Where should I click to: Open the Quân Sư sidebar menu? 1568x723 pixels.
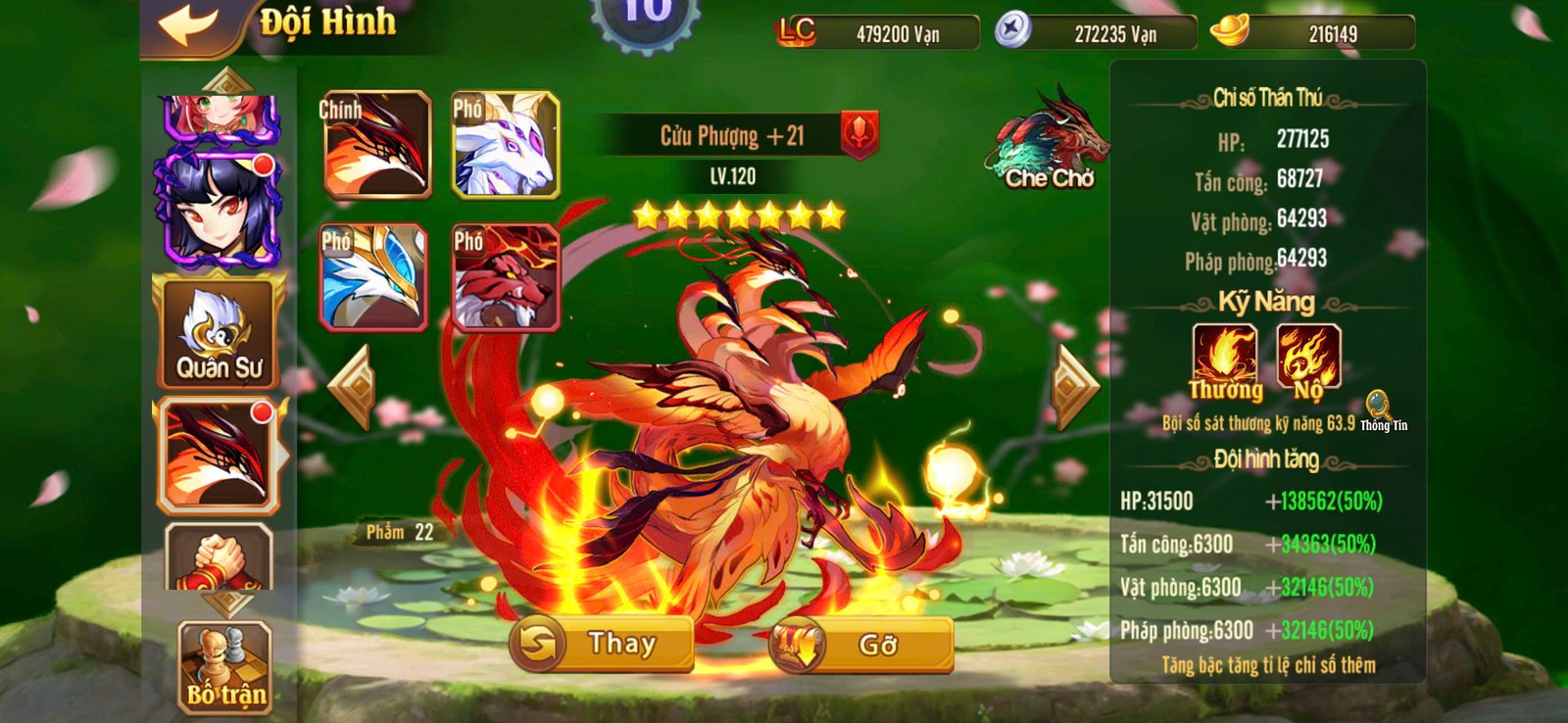click(x=218, y=333)
